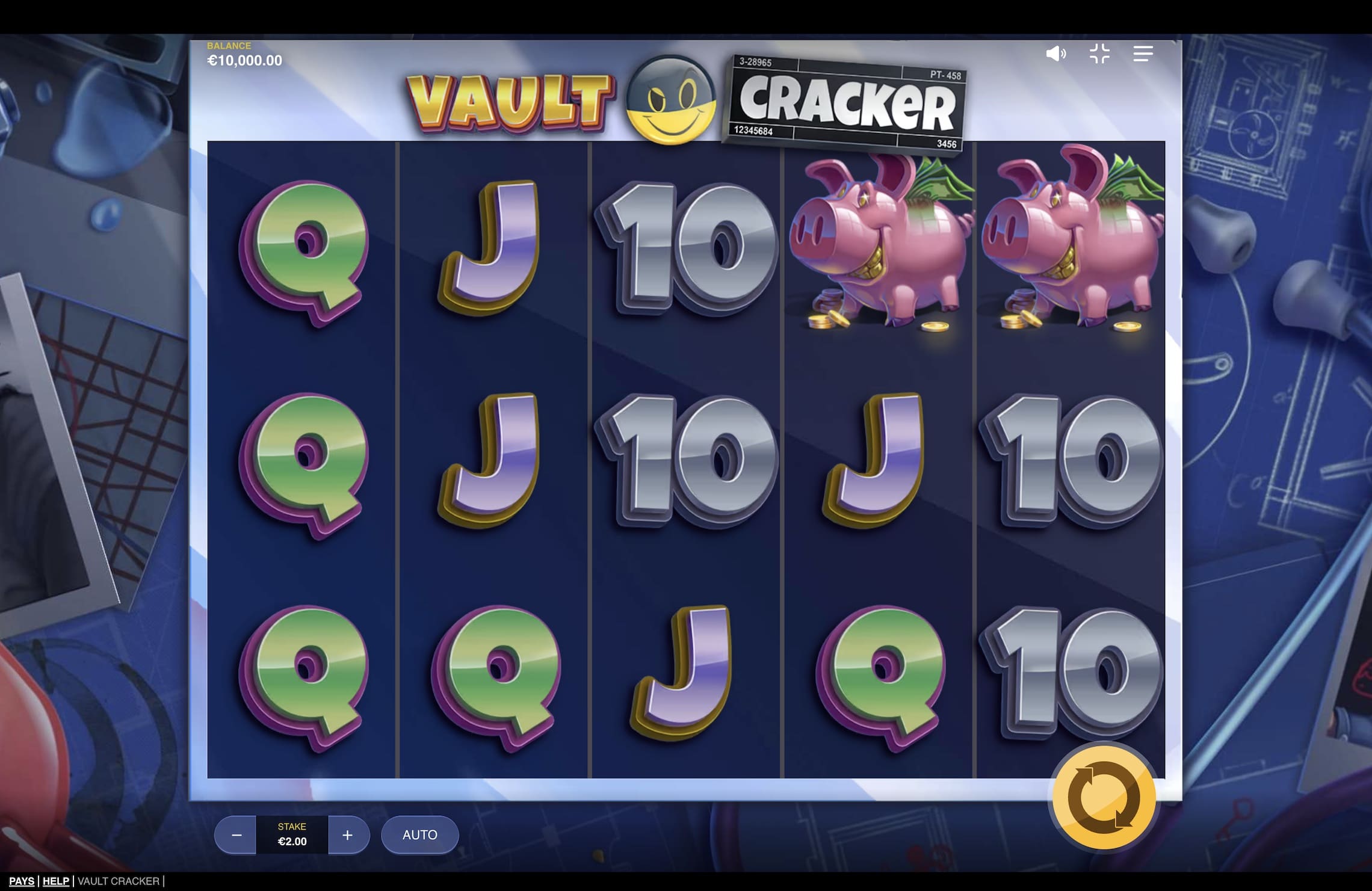Mute the game sound with the speaker icon
Screen dimensions: 1372x891
(x=1057, y=54)
